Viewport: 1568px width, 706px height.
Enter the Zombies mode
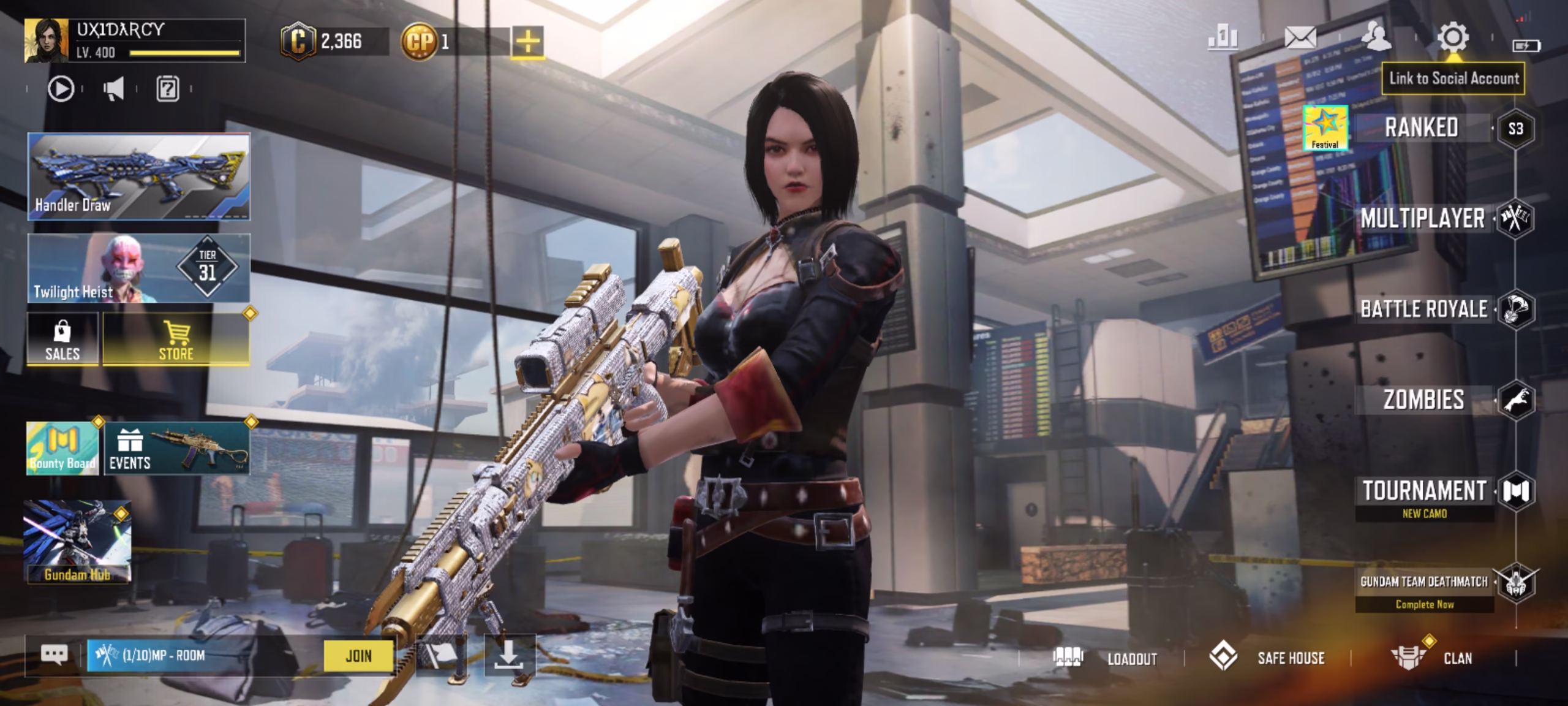[x=1423, y=400]
